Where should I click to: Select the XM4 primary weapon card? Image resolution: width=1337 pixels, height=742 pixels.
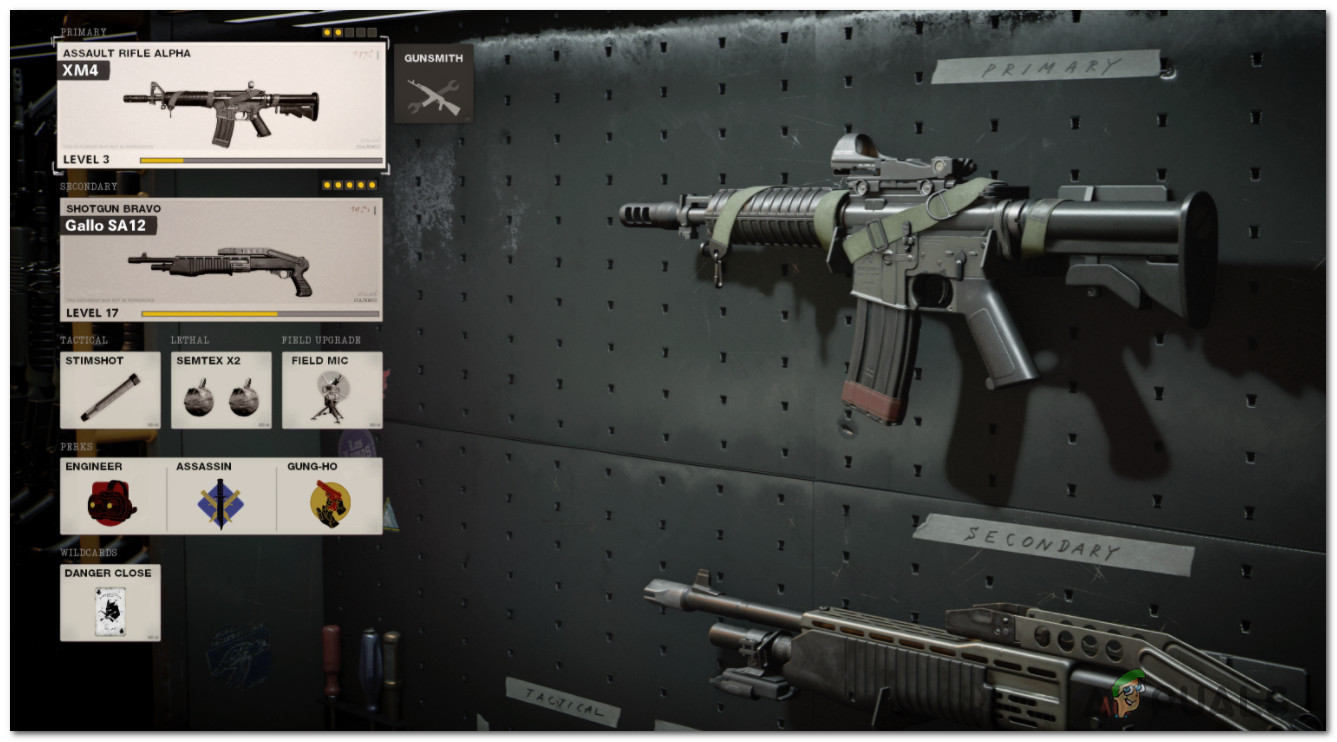[220, 104]
